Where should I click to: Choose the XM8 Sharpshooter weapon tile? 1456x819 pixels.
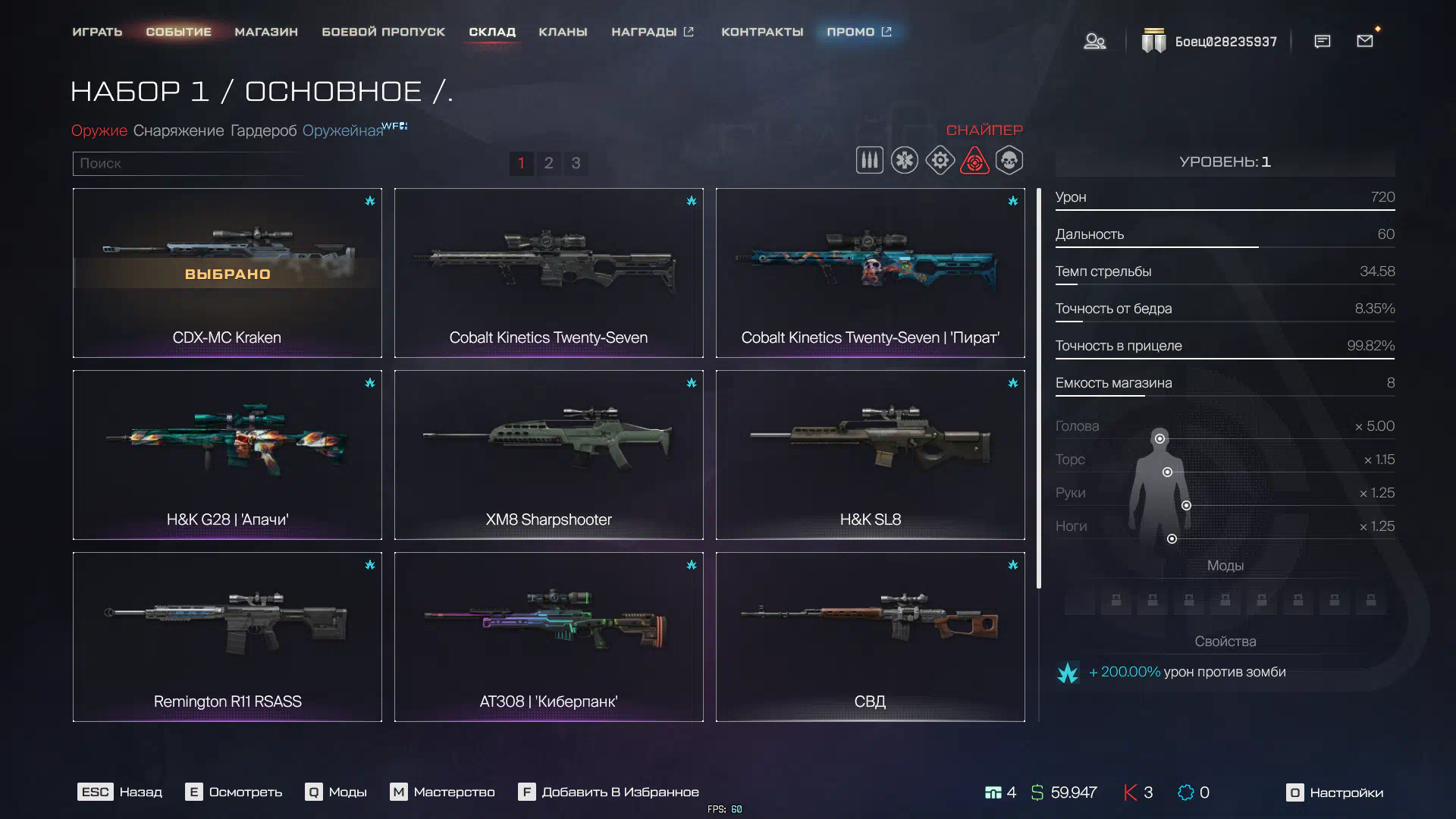click(x=548, y=455)
